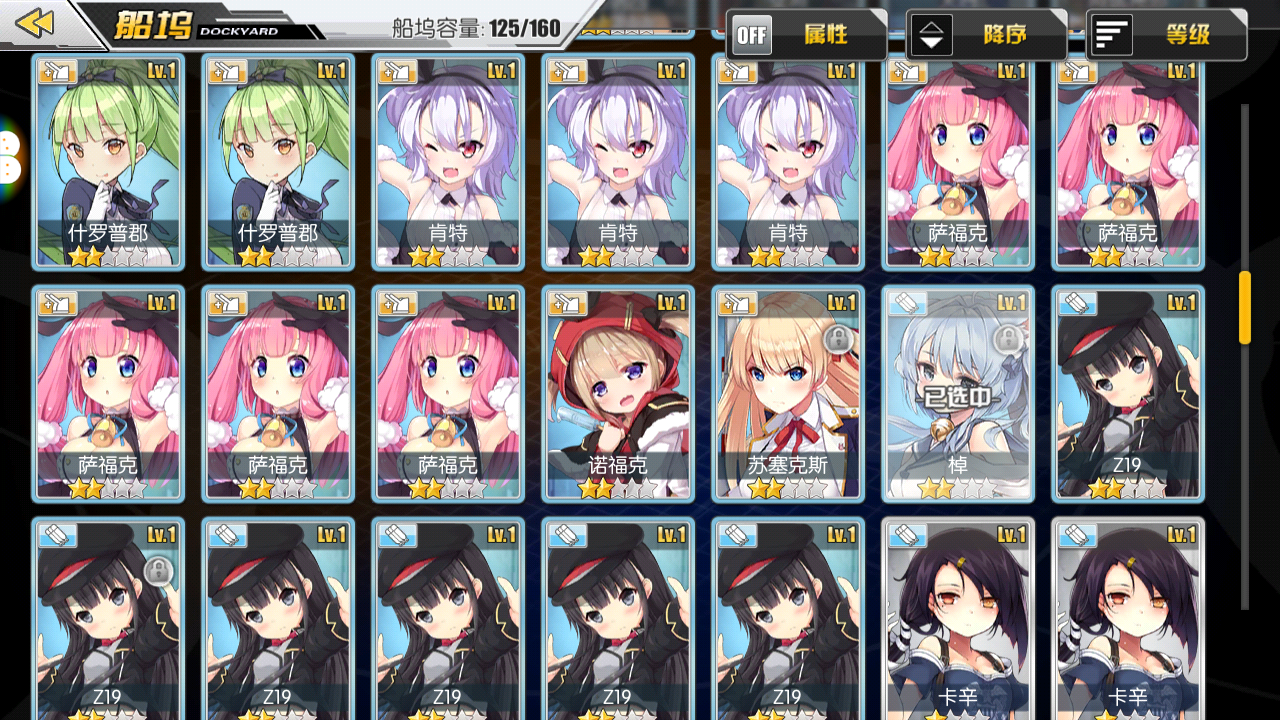Viewport: 1280px width, 720px height.
Task: Click the equipment glove icon on the Z19 card
Action: click(x=1078, y=302)
